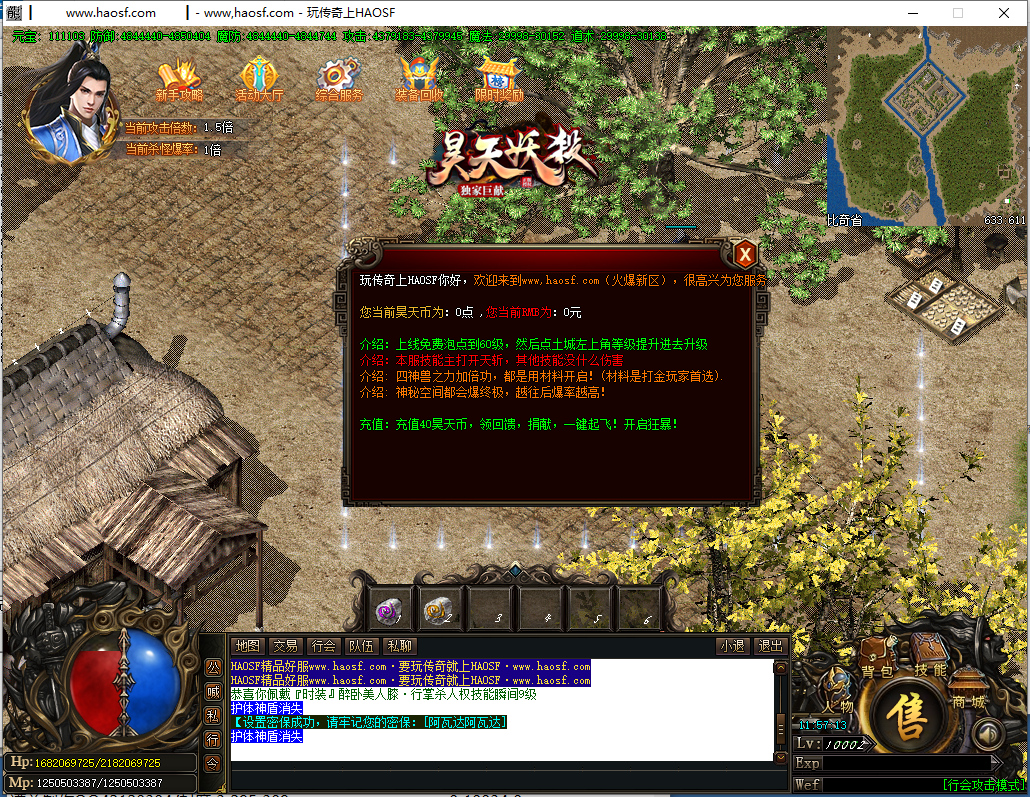This screenshot has height=797, width=1030.
Task: Open the 新手攻略 beginner guide
Action: (x=179, y=80)
